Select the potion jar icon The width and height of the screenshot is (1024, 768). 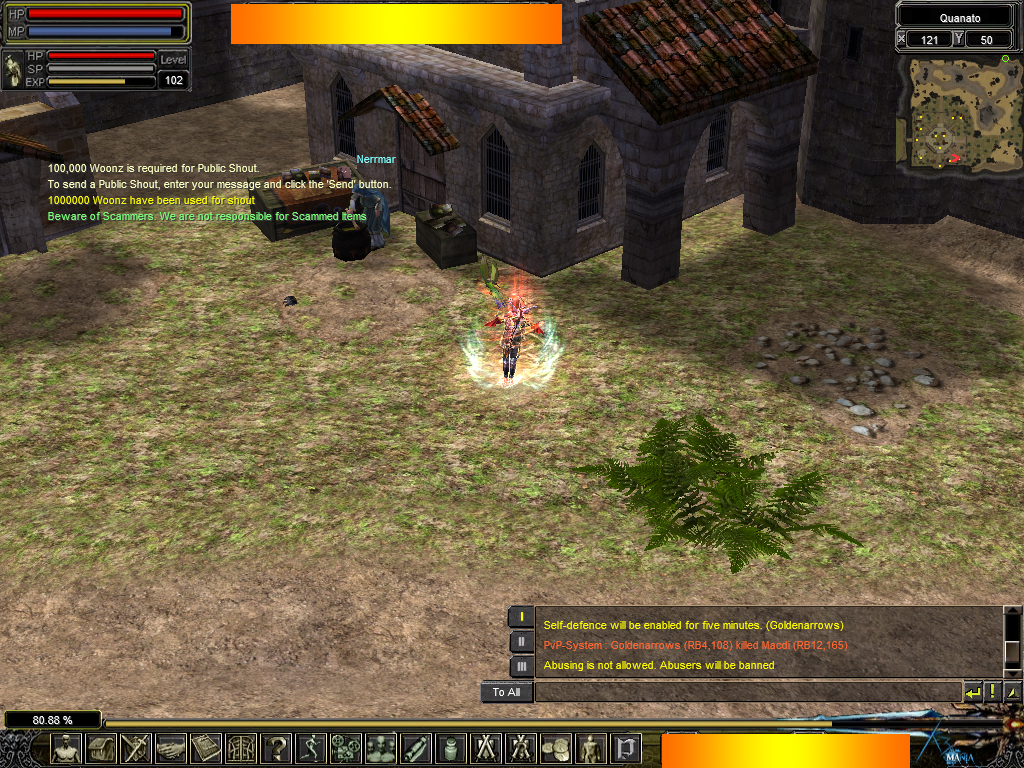[451, 748]
